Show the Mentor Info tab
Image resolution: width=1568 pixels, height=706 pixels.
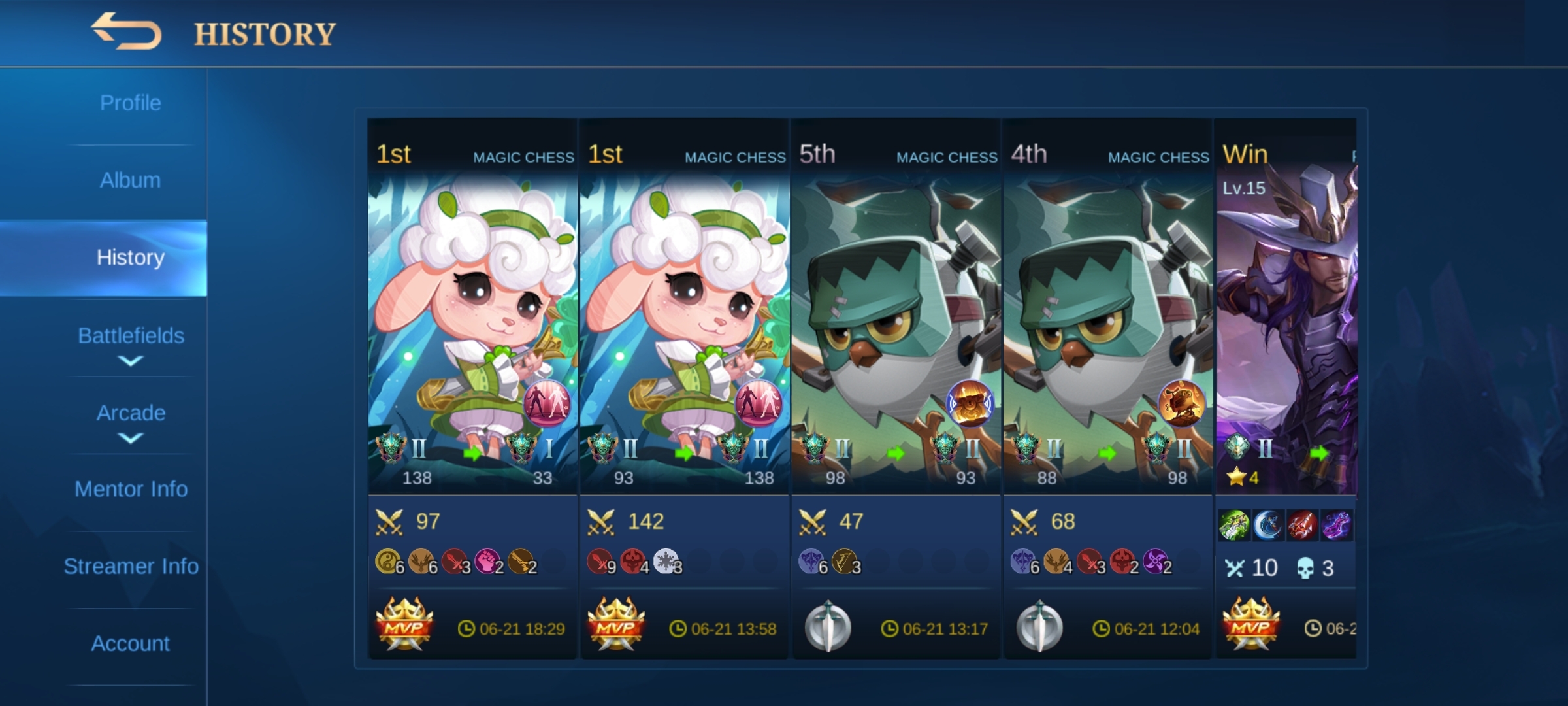pos(130,490)
